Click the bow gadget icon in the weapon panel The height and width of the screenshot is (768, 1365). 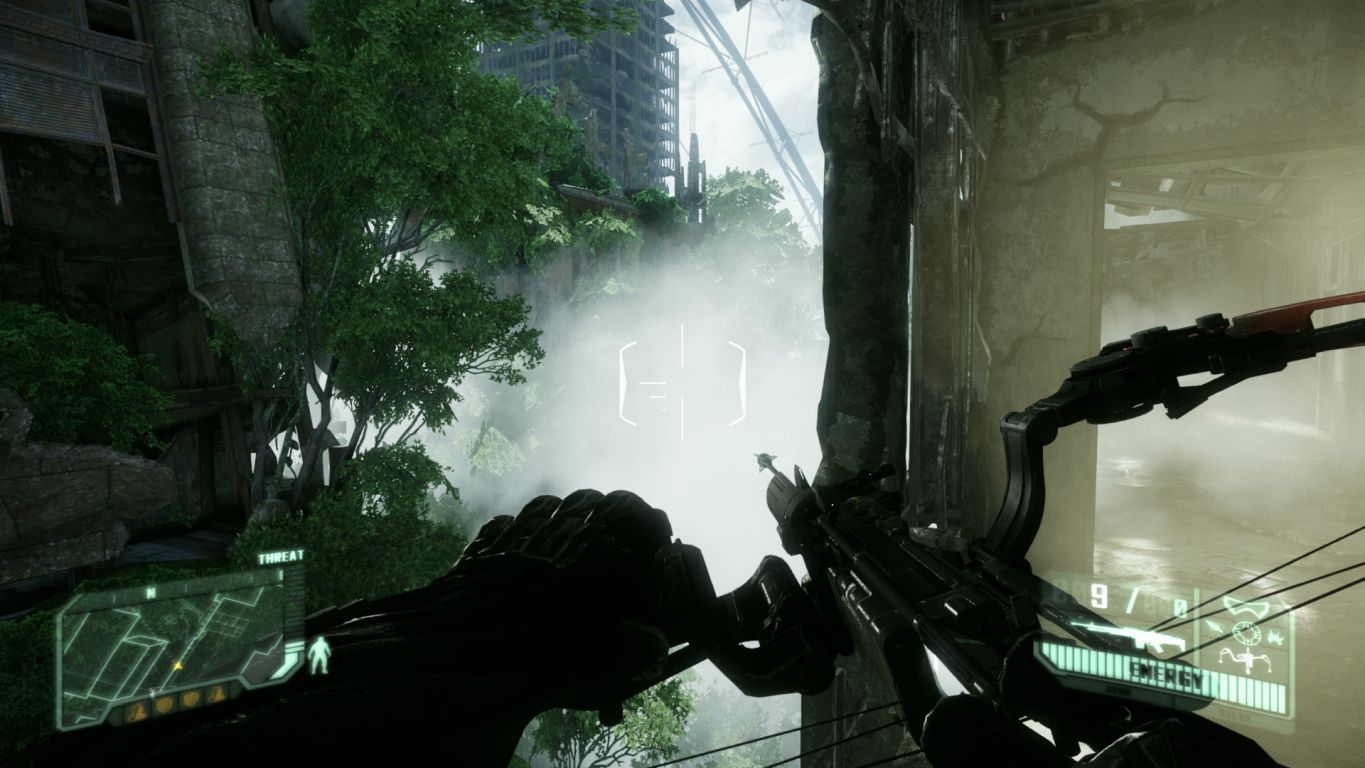(x=1247, y=660)
